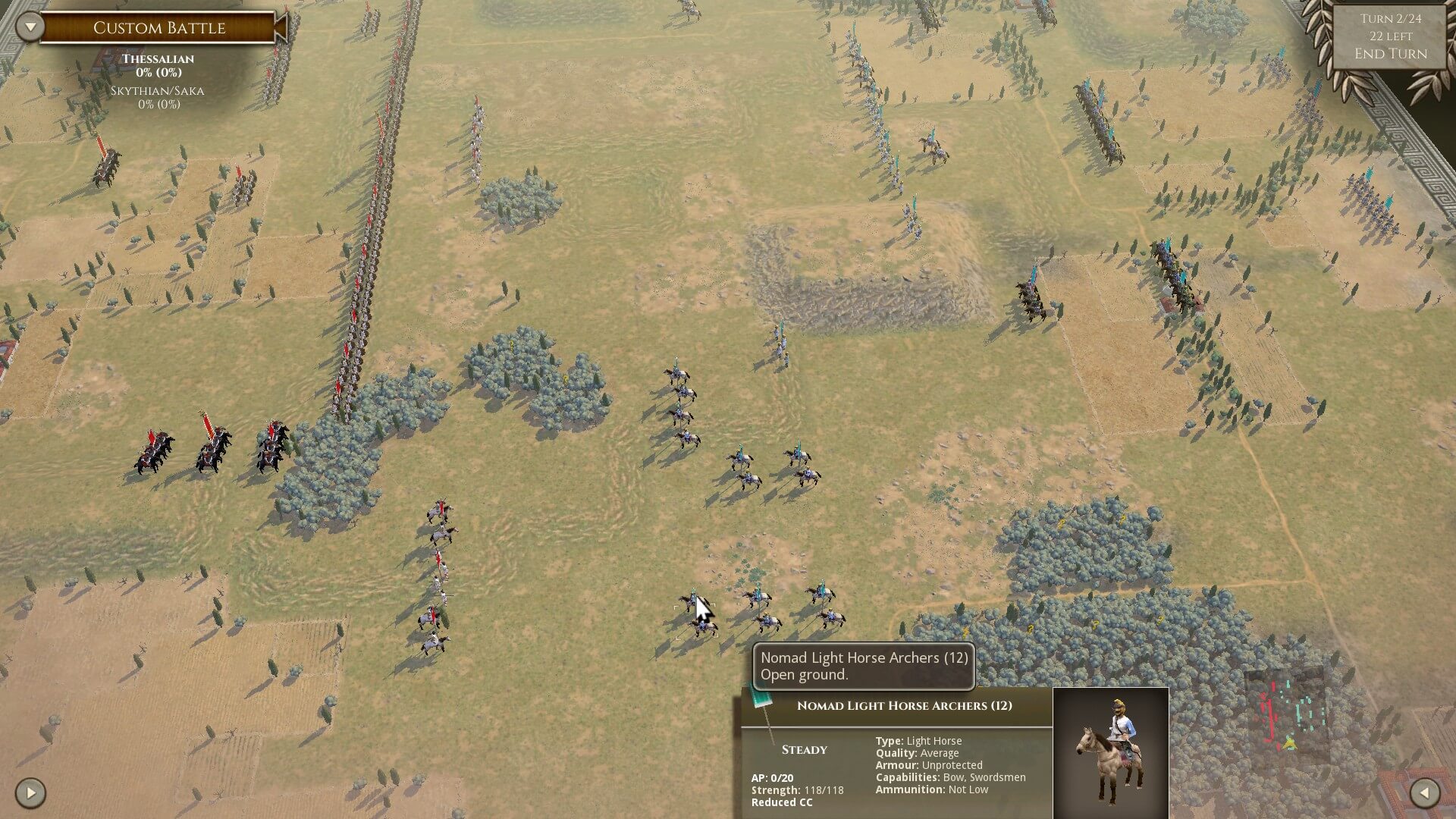The image size is (1456, 819).
Task: End the current turn
Action: (x=1390, y=54)
